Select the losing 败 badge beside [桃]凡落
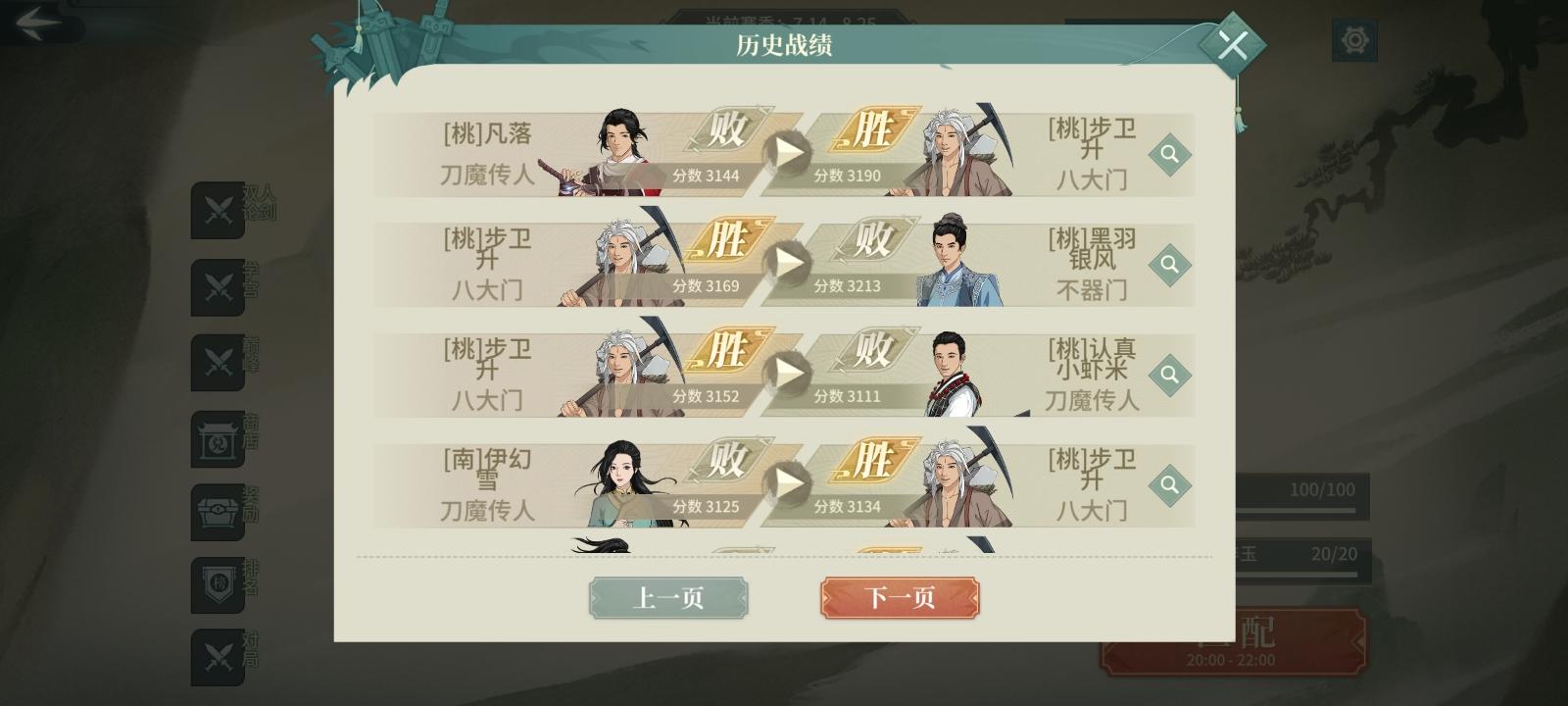Screen dimensions: 1568x706 [726, 130]
